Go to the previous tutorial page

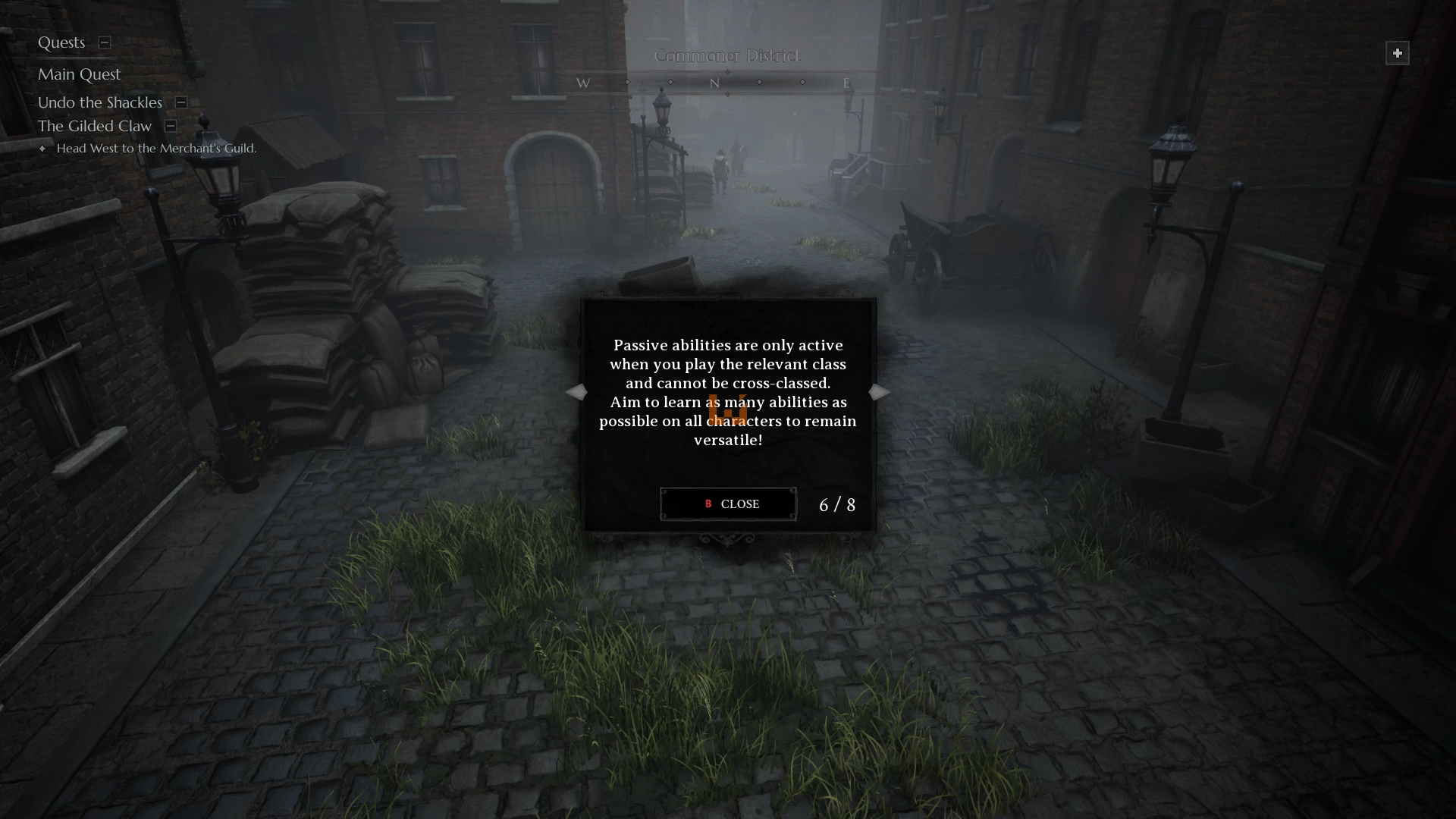tap(576, 392)
